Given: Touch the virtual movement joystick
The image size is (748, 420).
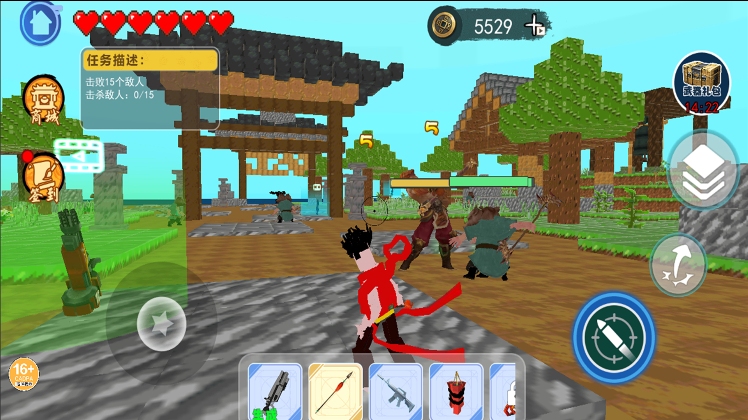Looking at the screenshot, I should [x=161, y=322].
